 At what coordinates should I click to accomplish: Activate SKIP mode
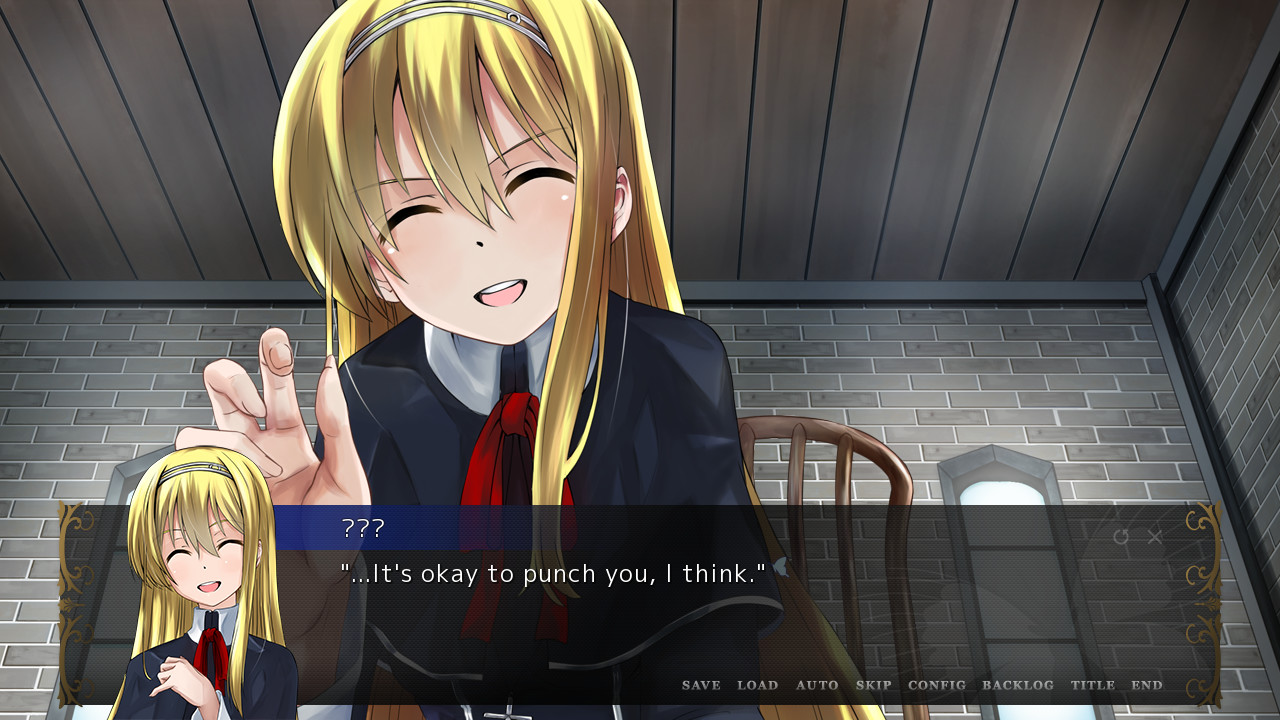click(x=873, y=685)
